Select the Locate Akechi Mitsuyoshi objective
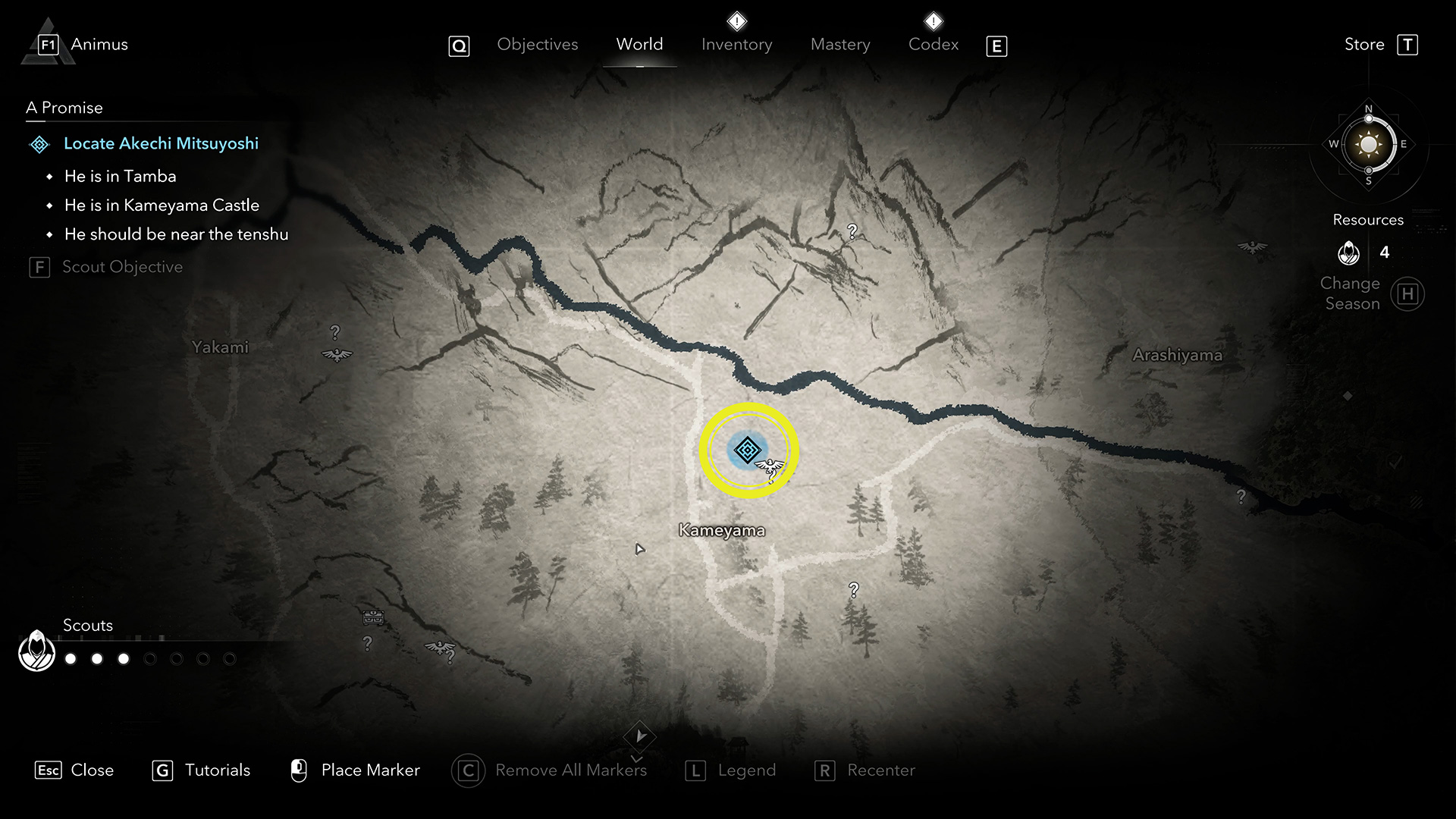This screenshot has height=819, width=1456. [x=161, y=143]
